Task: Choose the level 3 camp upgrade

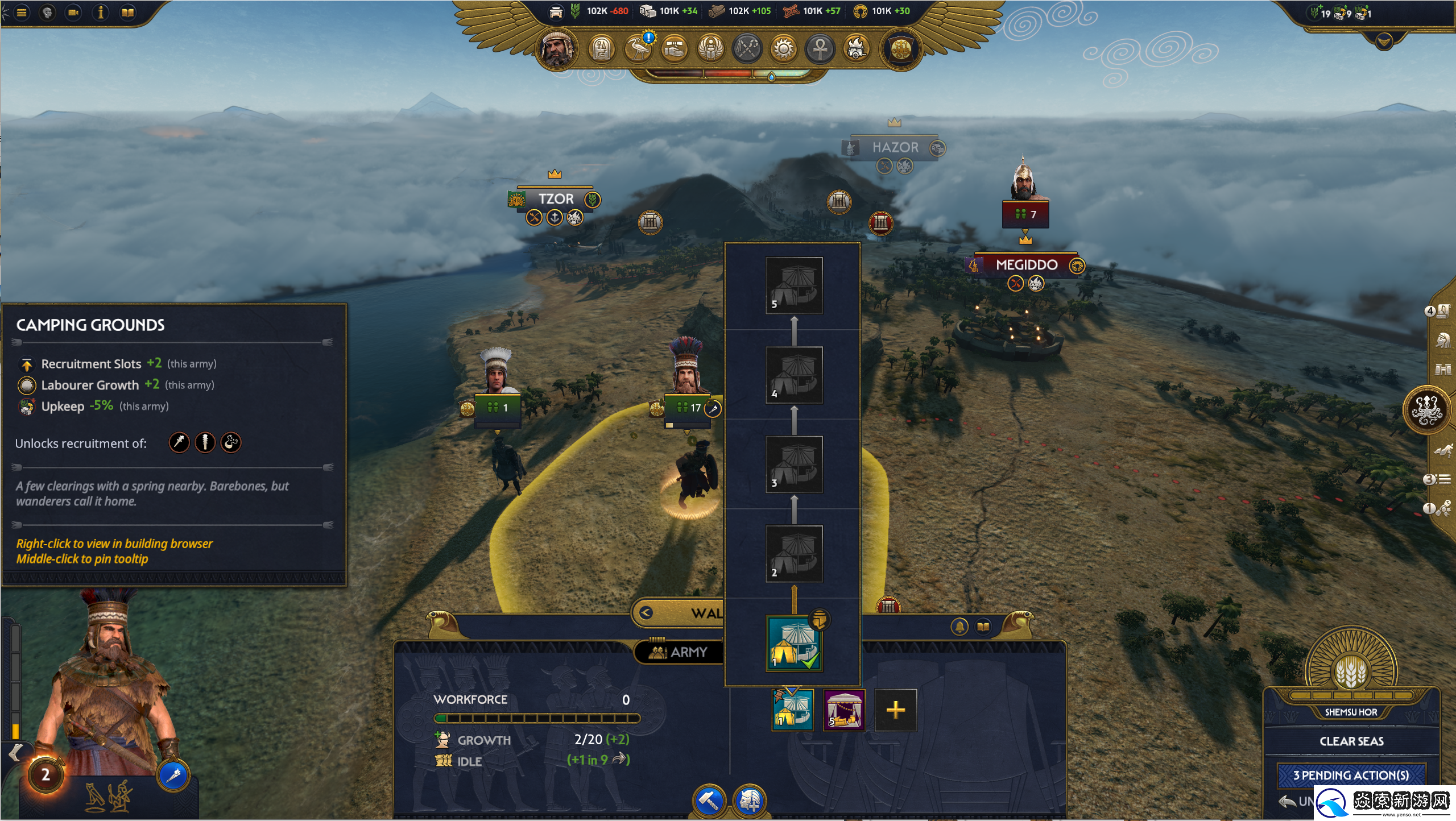Action: (x=794, y=465)
